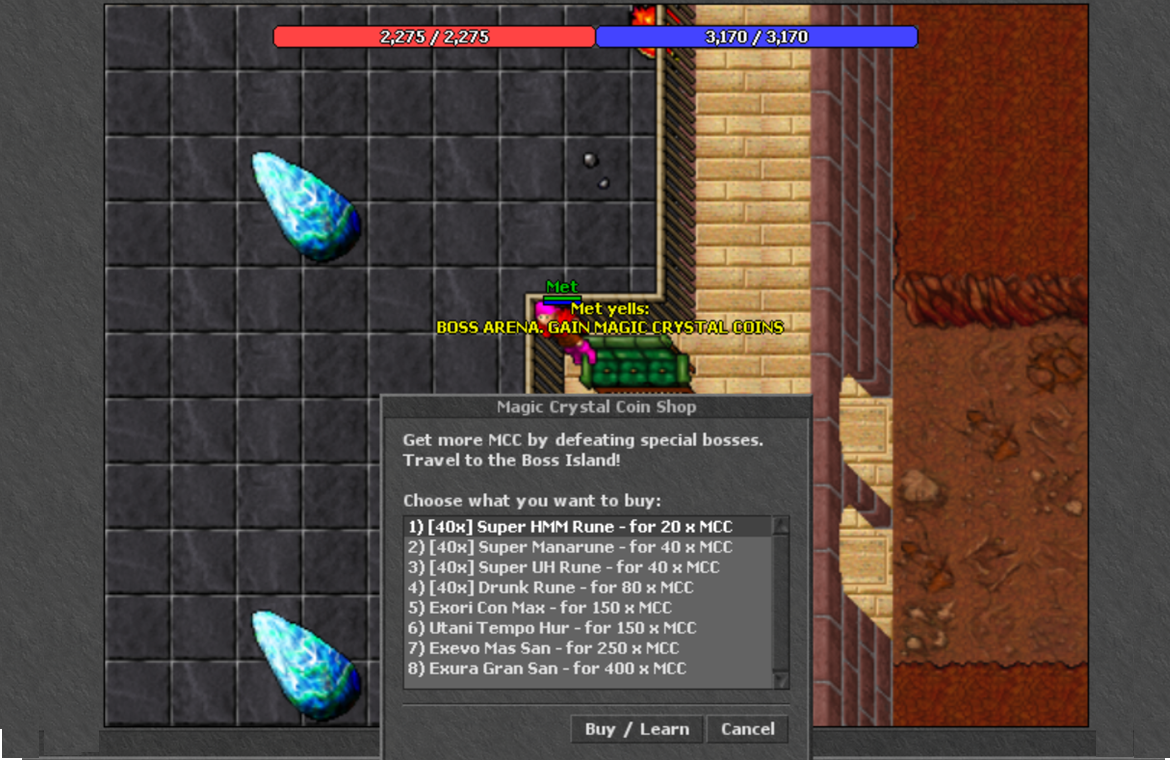Pick the Super UH Rune entry
Screen dimensions: 1170x760
tap(563, 567)
